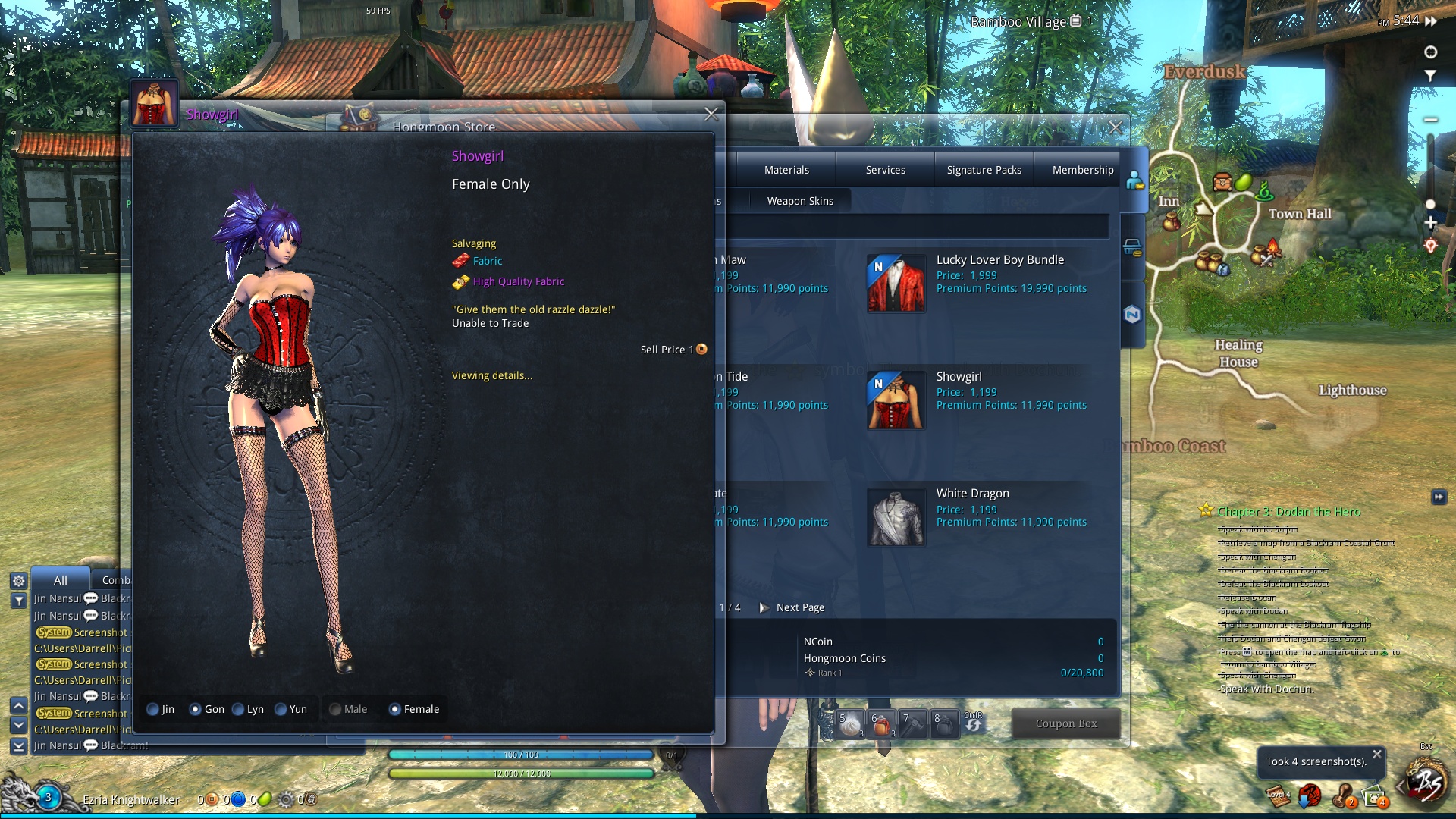Choose the Yun race option

pos(281,710)
